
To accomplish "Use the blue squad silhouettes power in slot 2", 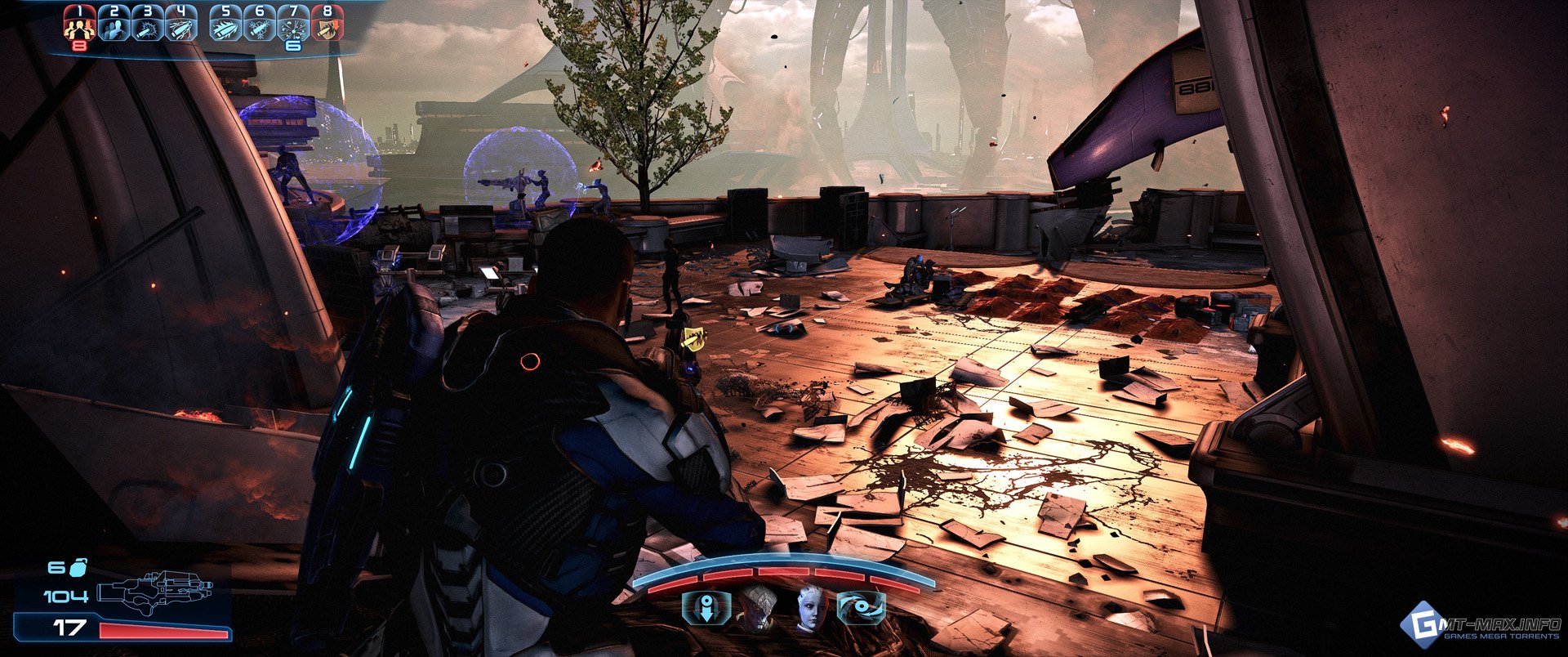I will tap(114, 25).
